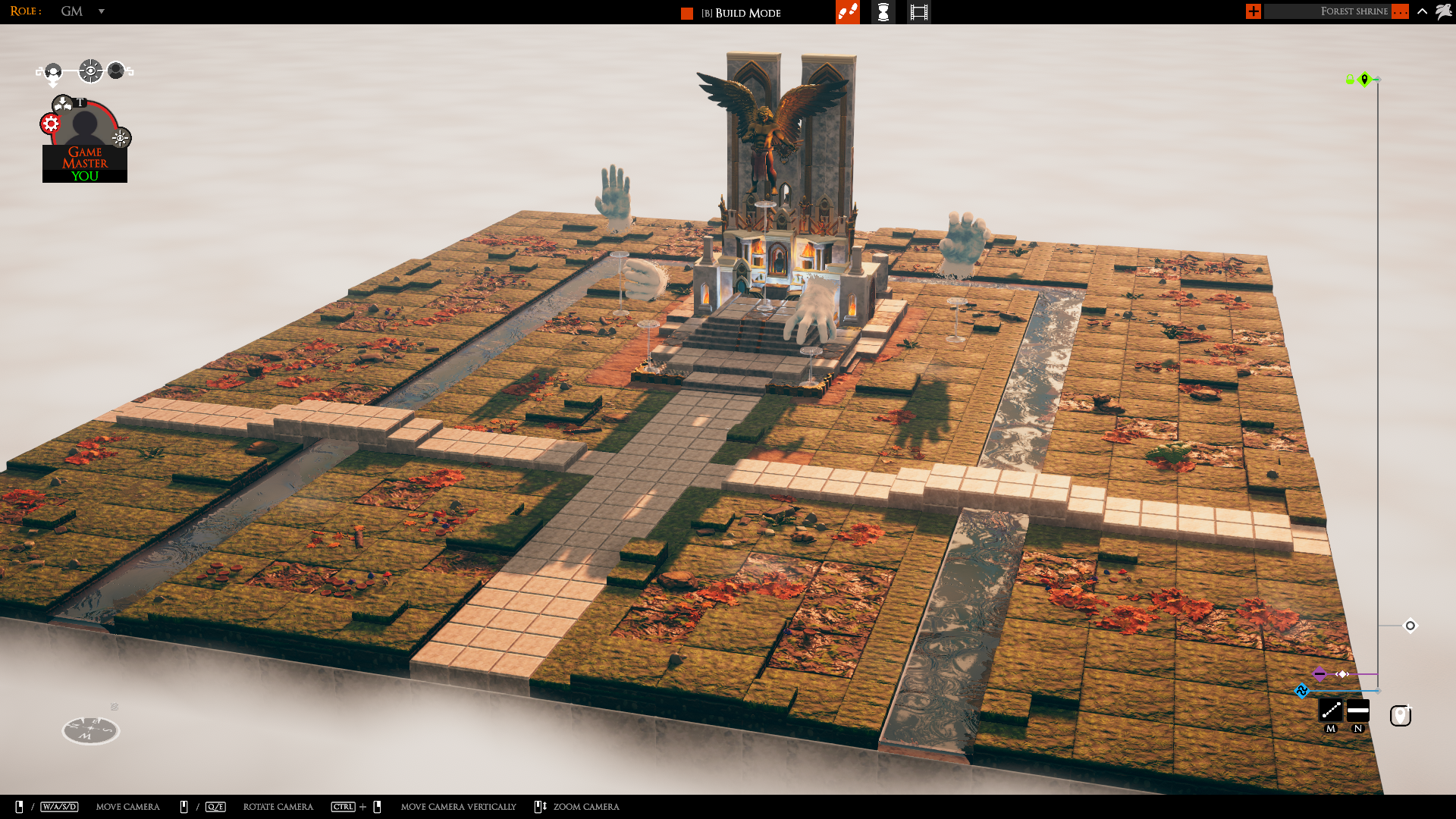Click the gather players icon above the portrait
1456x819 pixels.
coord(62,104)
